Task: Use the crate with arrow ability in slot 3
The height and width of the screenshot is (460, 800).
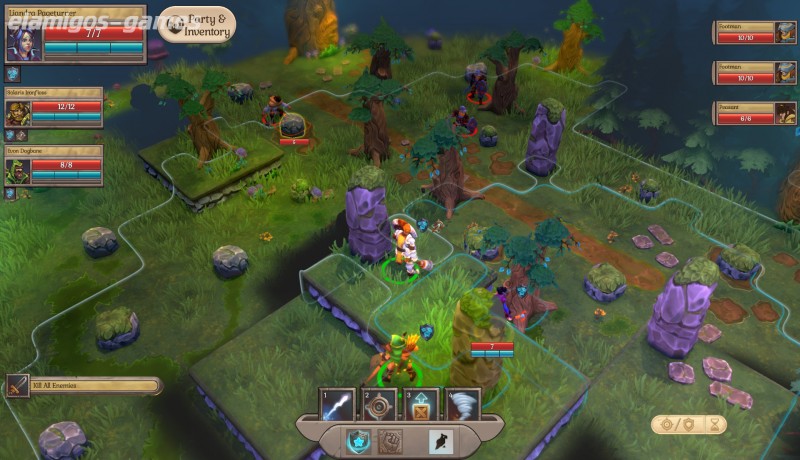Action: tap(421, 405)
